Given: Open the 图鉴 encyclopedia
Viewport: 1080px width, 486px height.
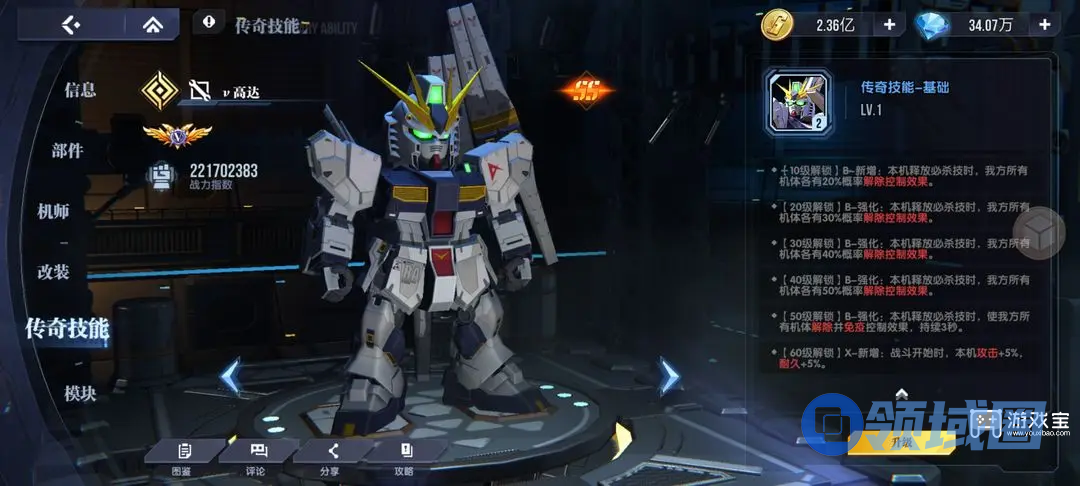Looking at the screenshot, I should (x=182, y=456).
